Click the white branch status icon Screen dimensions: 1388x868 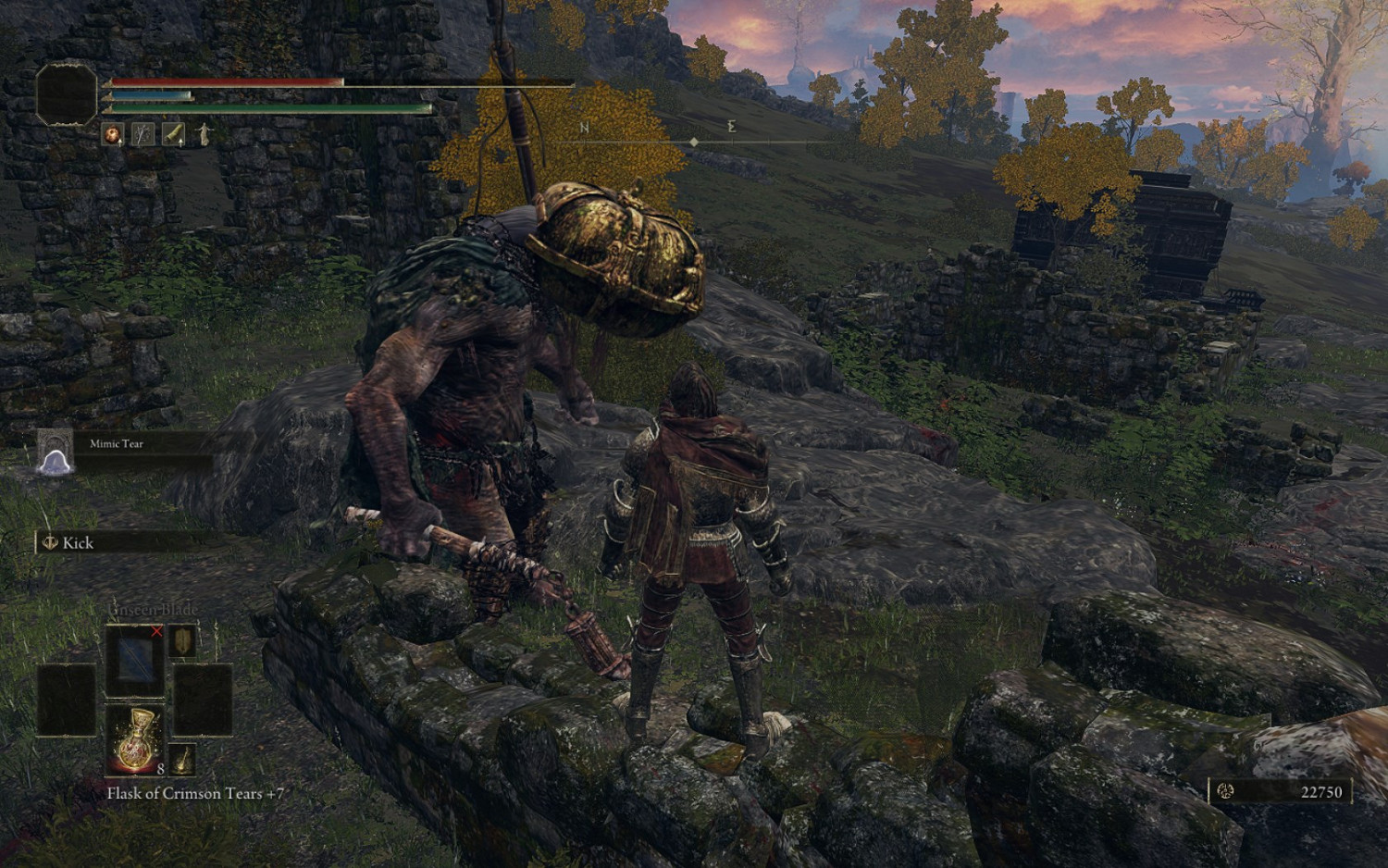coord(143,135)
